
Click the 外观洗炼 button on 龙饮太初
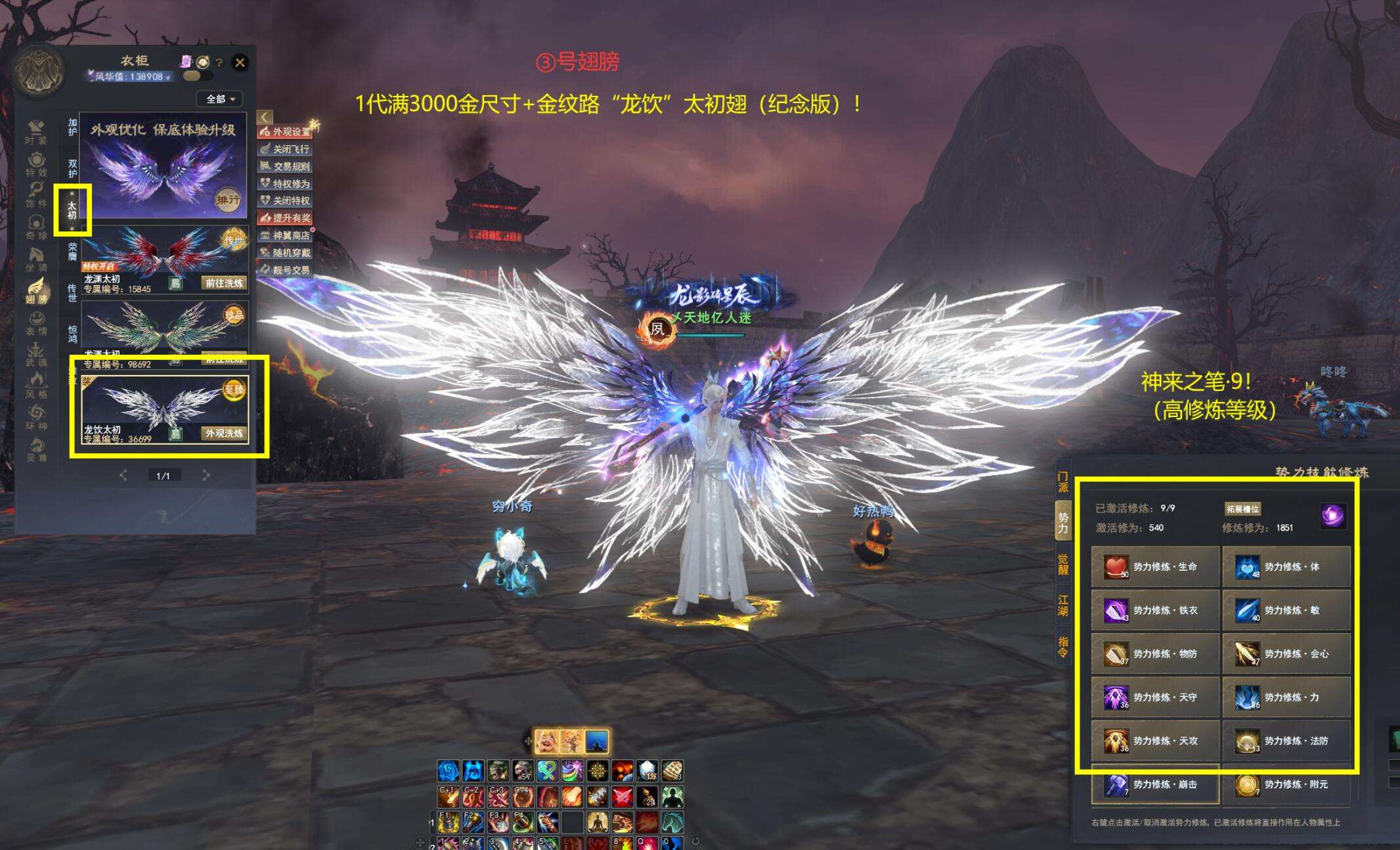point(224,434)
